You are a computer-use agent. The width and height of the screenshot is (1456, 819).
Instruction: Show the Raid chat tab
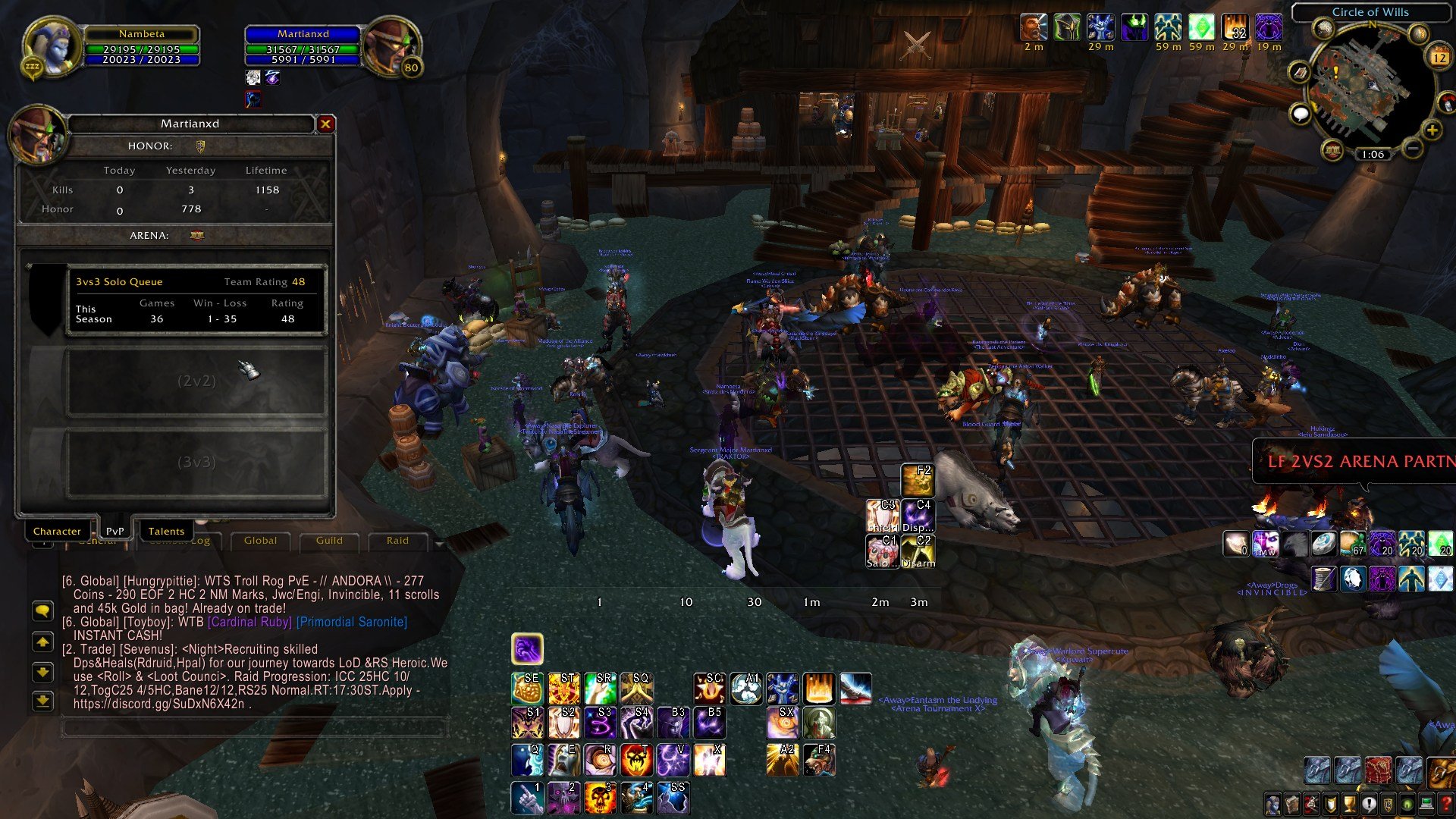tap(397, 541)
